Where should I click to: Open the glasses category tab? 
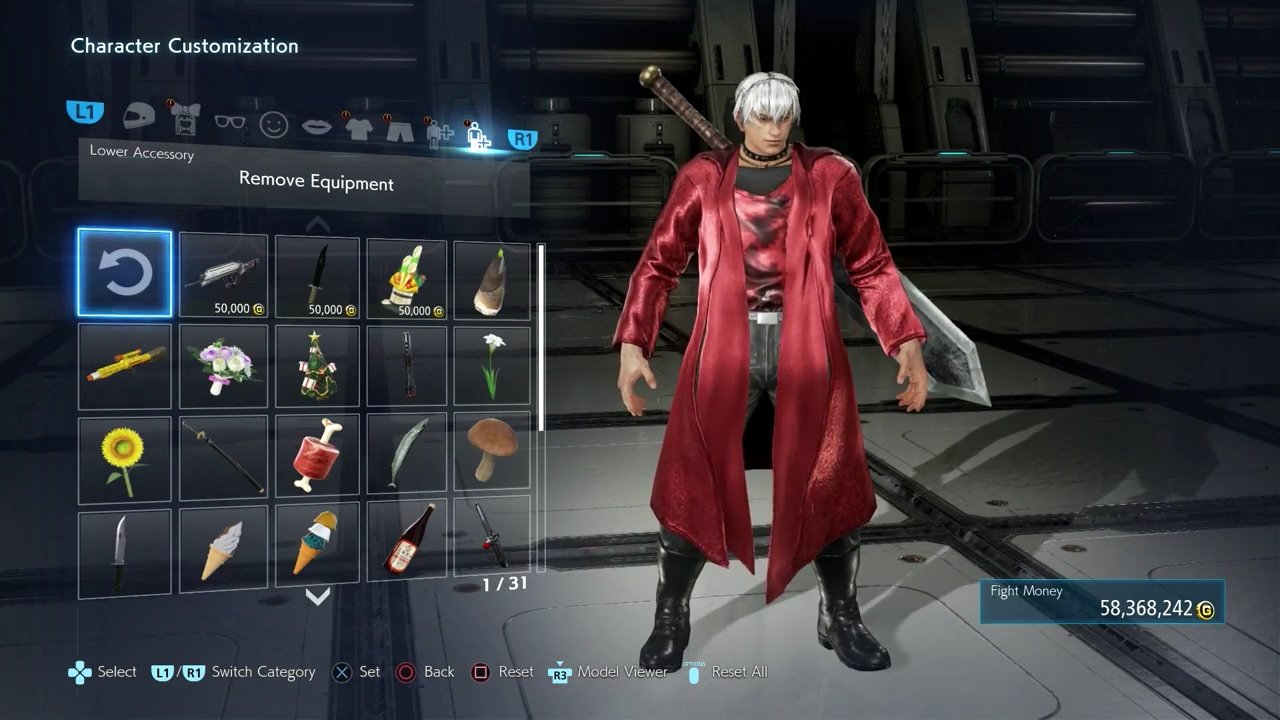tap(230, 122)
